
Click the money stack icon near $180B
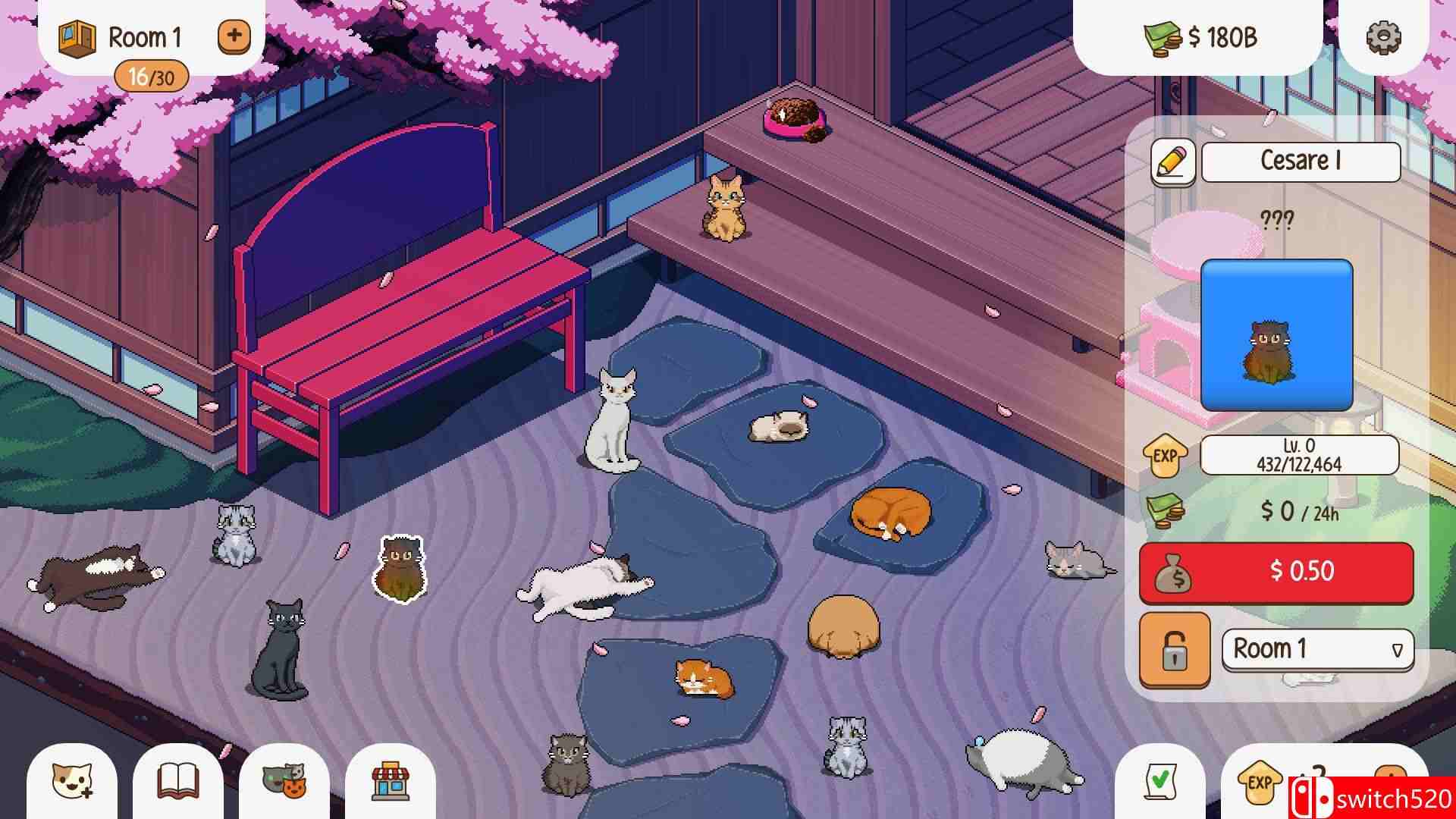tap(1160, 36)
